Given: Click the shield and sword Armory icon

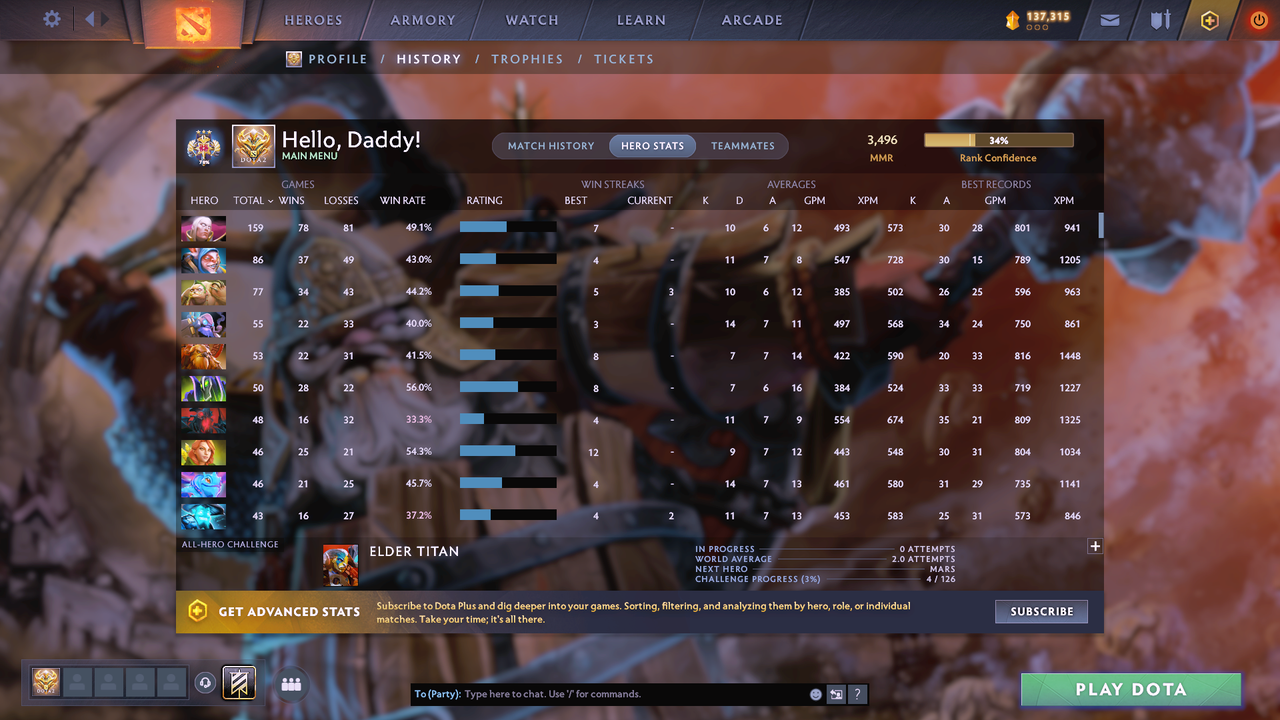Looking at the screenshot, I should pyautogui.click(x=1160, y=20).
